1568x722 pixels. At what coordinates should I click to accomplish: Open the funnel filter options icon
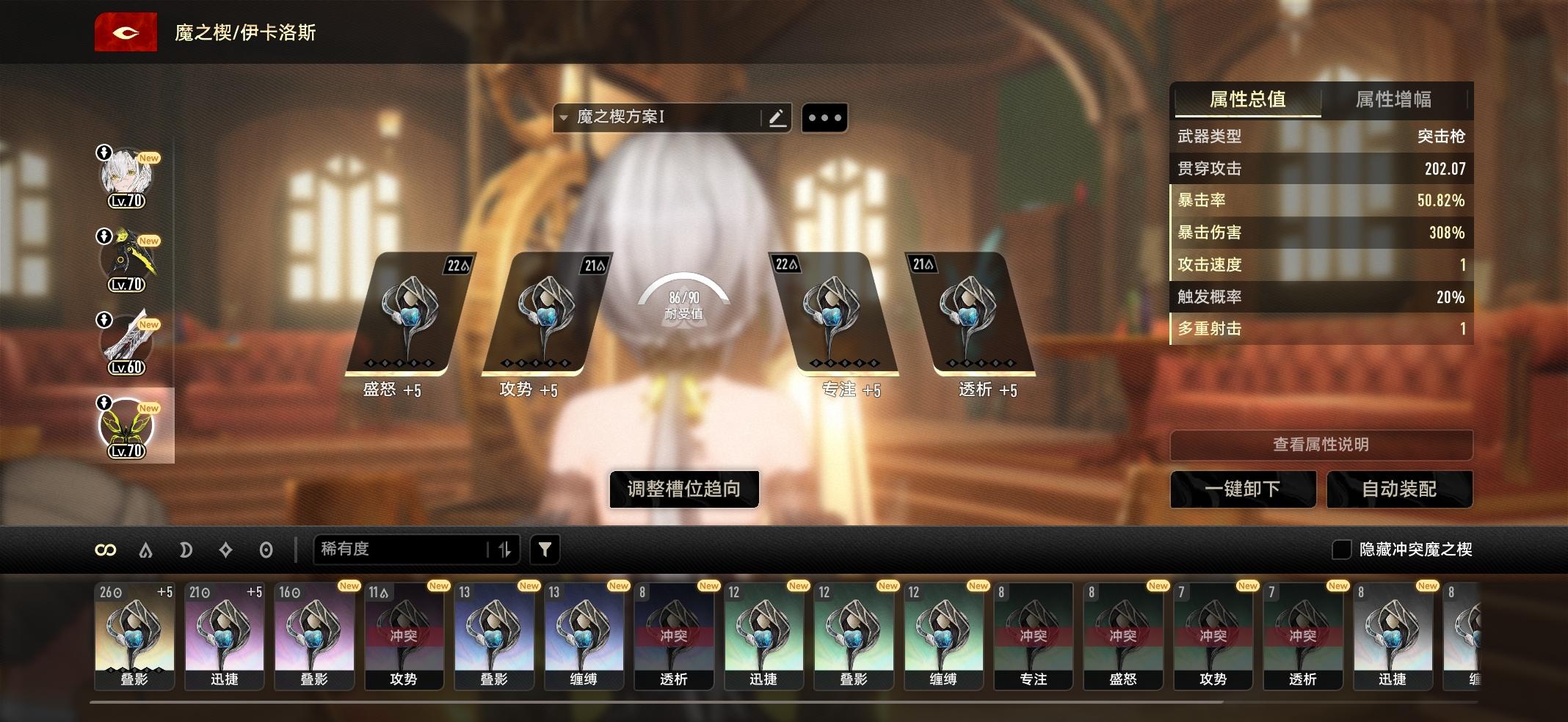(x=543, y=549)
